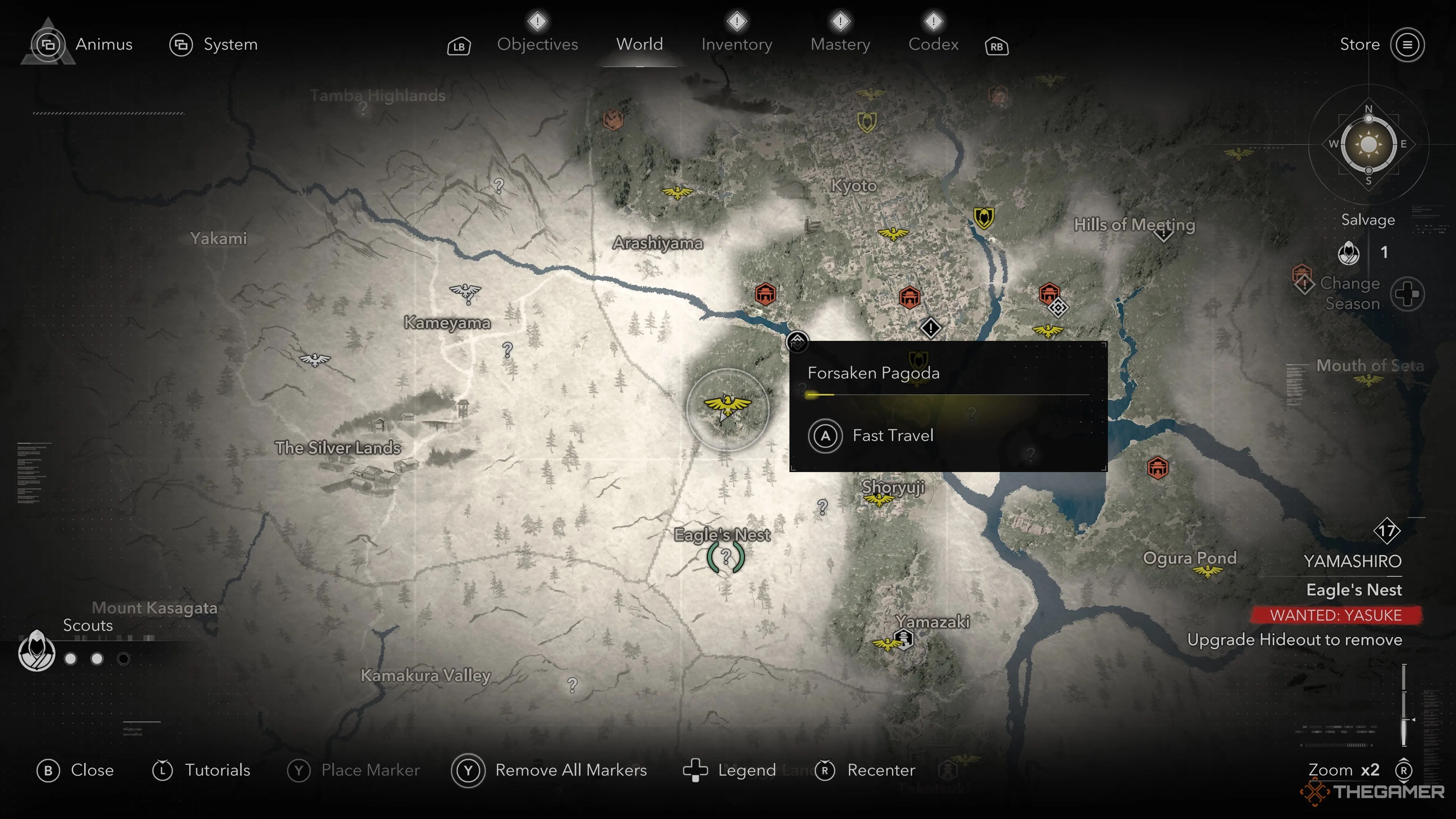The width and height of the screenshot is (1456, 819).
Task: Click the first filled scout availability dot
Action: [70, 659]
